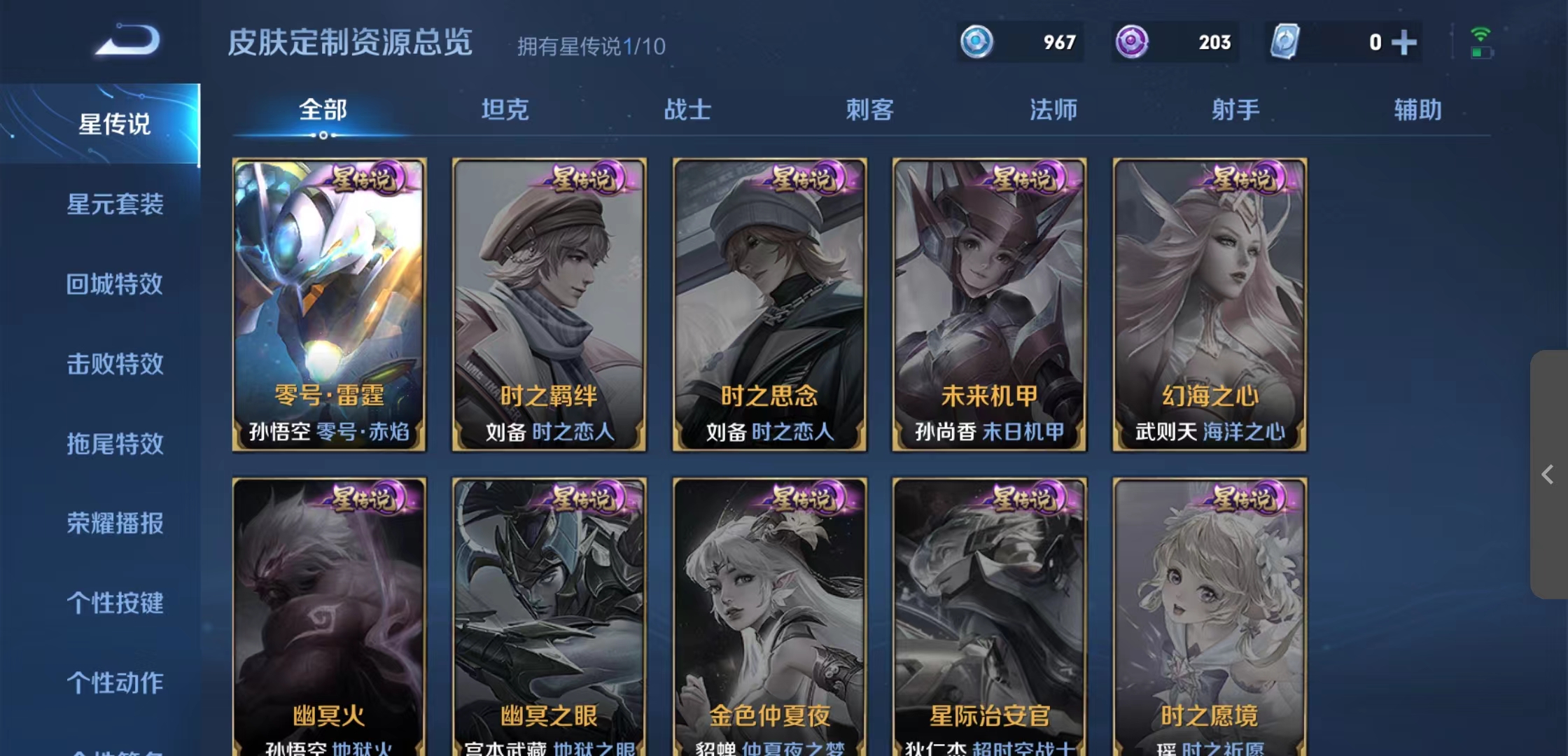
Task: Enable the 射手 marksman filter
Action: (x=1233, y=110)
